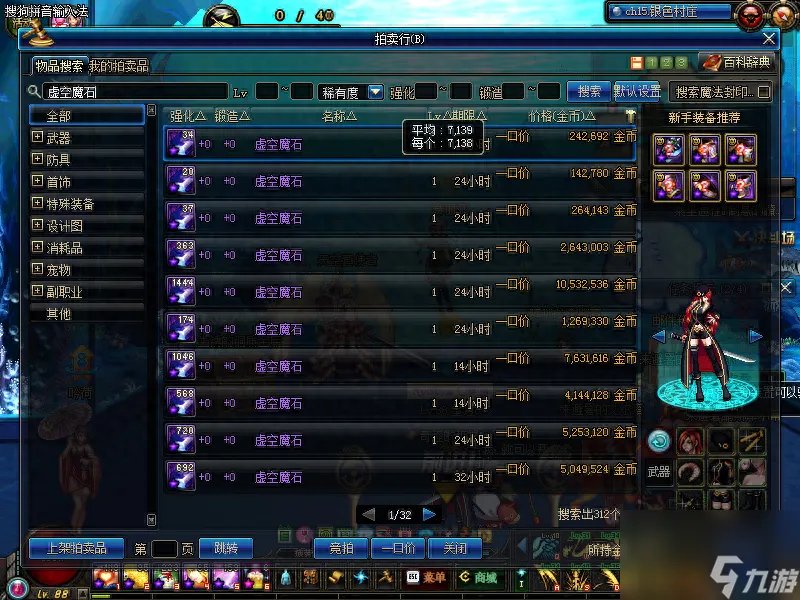Click the 跳转 page jump button
Screen dimensions: 800x600
point(225,548)
